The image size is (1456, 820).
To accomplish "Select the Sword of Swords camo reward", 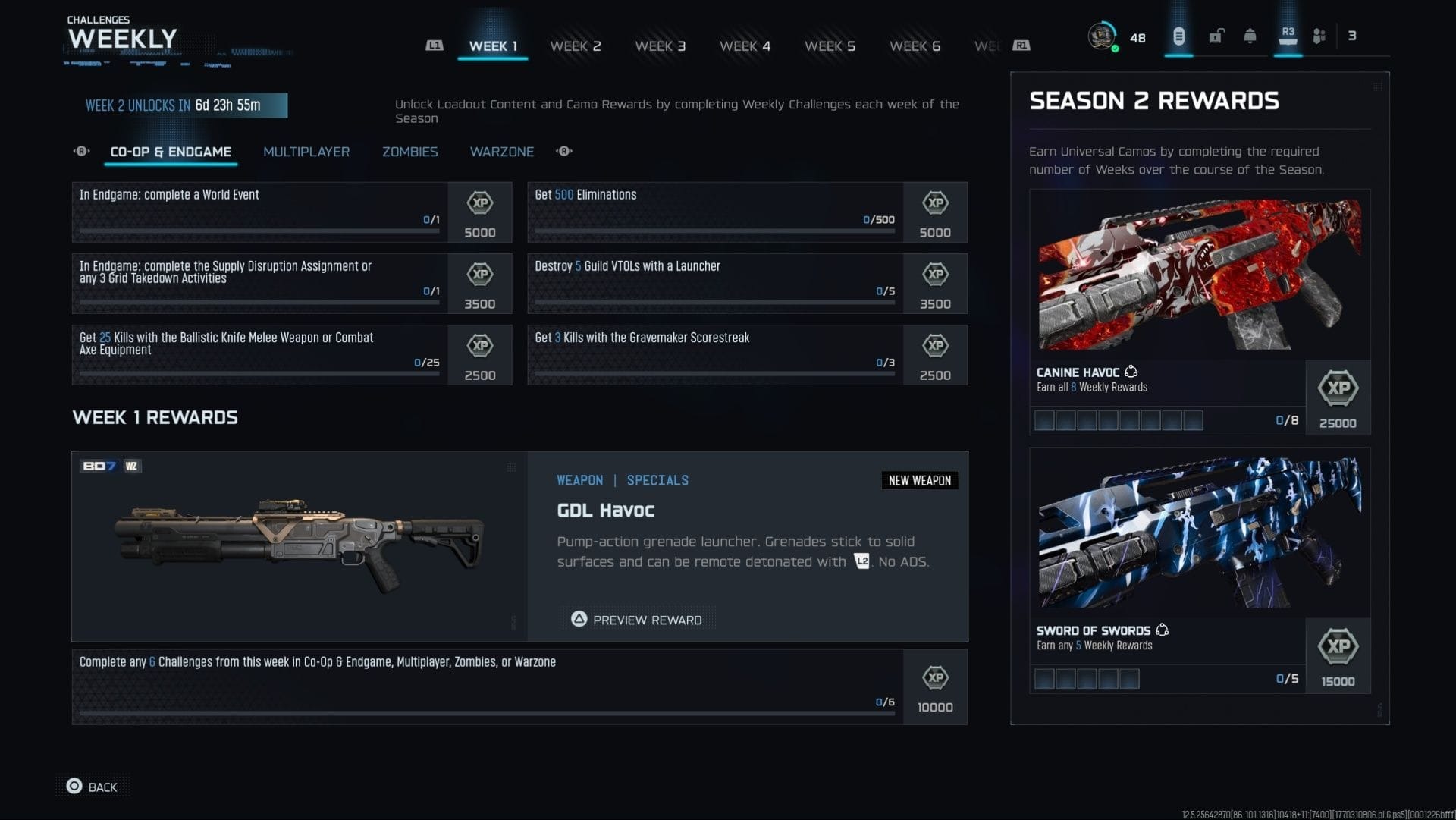I will point(1199,570).
